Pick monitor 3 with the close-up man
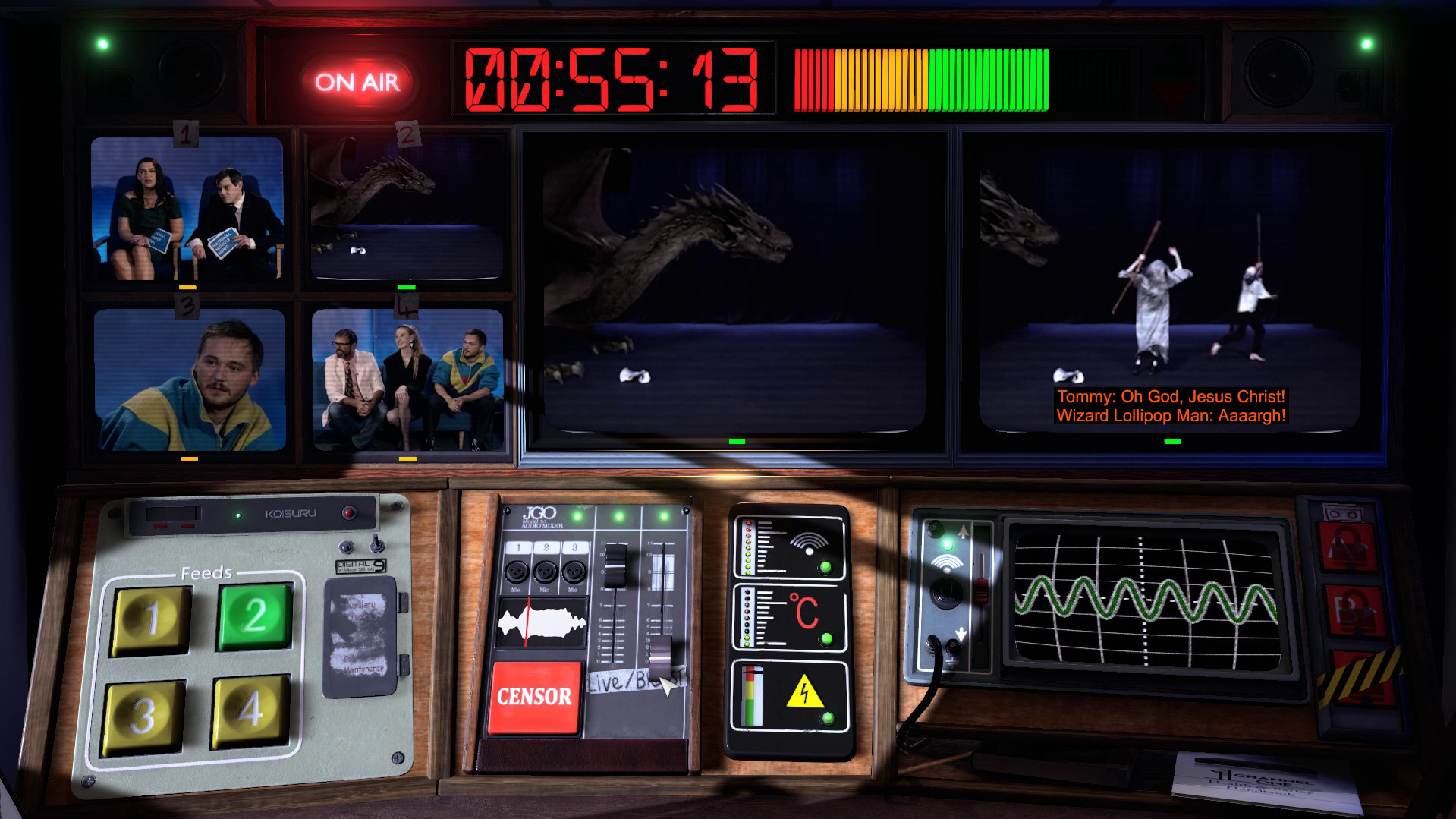 [190, 380]
